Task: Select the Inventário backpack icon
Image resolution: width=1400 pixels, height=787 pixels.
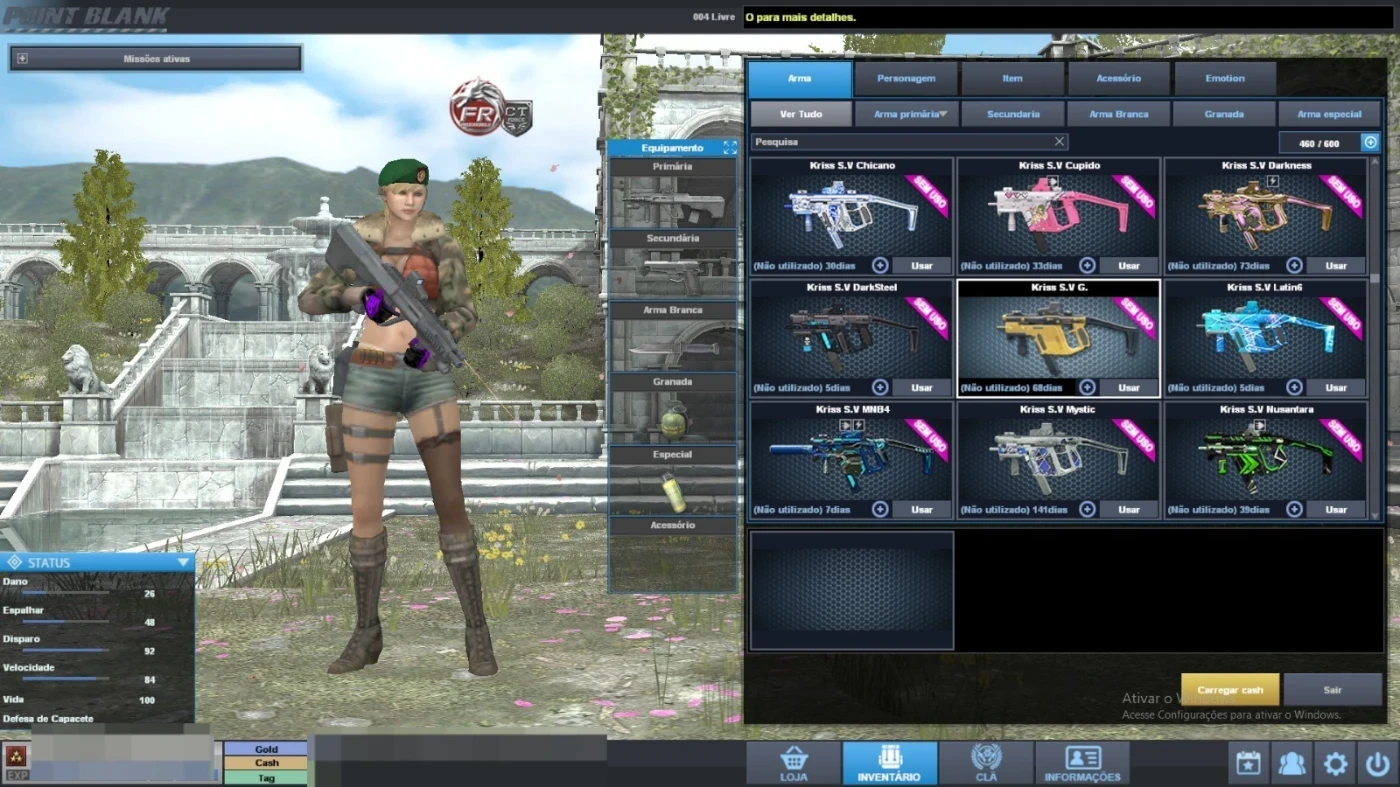Action: click(x=888, y=761)
